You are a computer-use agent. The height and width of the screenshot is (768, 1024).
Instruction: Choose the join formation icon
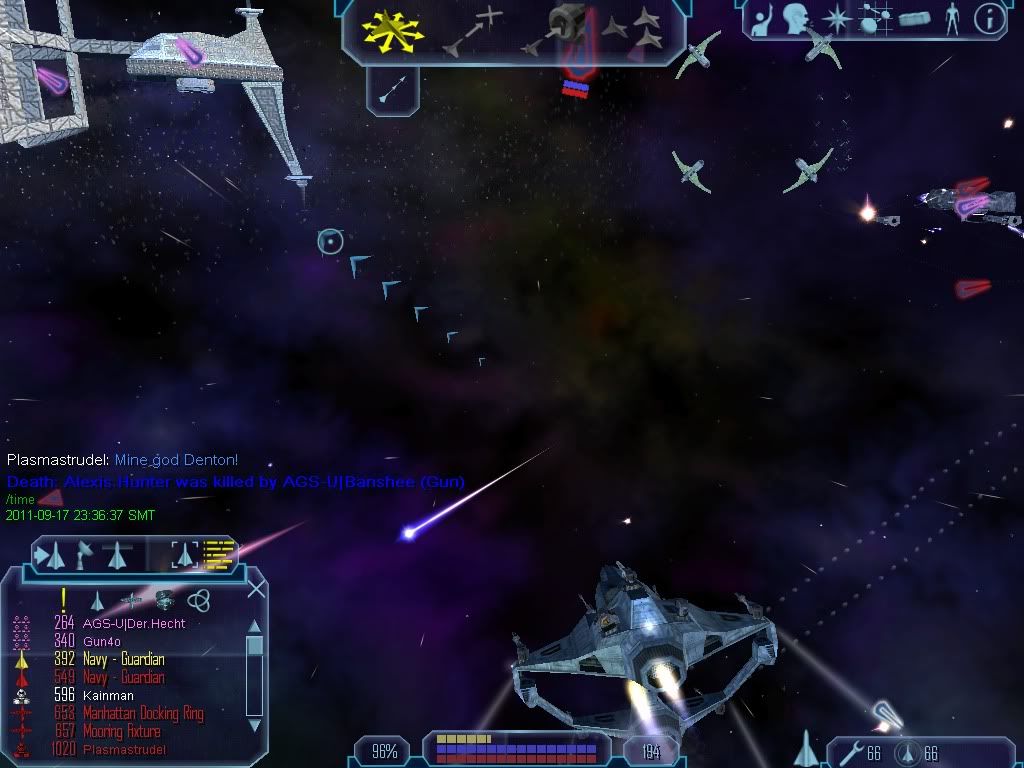pyautogui.click(x=633, y=30)
